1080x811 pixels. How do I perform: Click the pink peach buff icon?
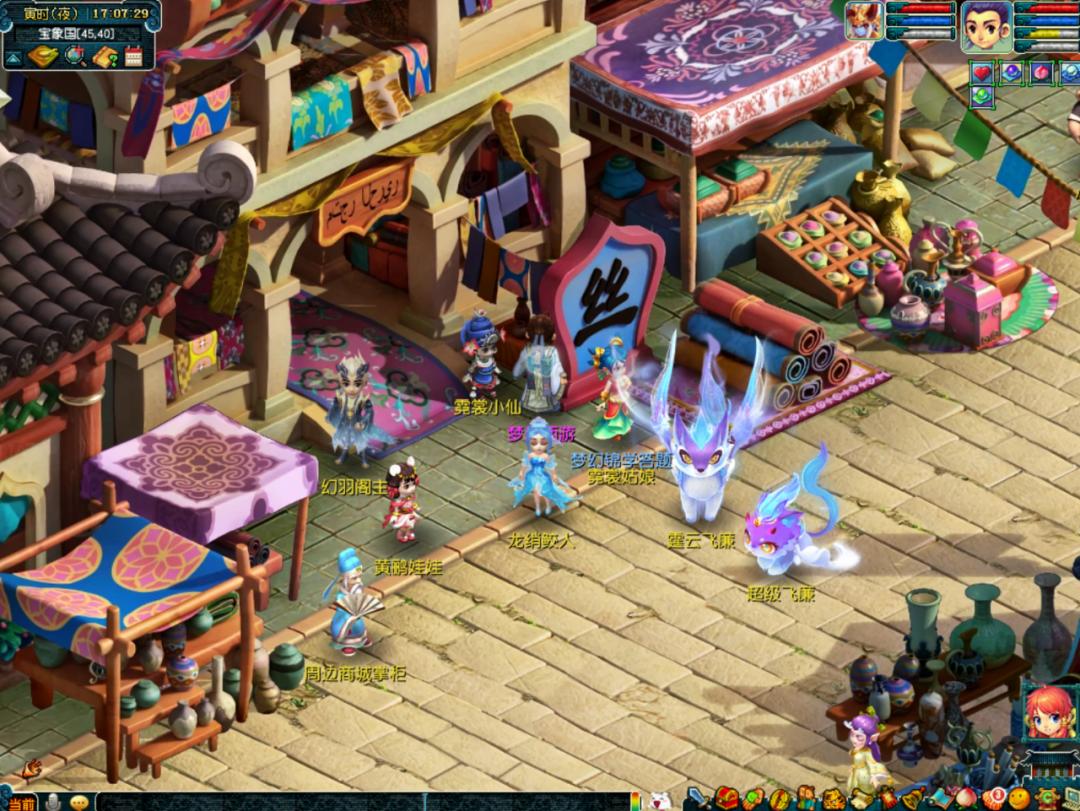(1042, 72)
